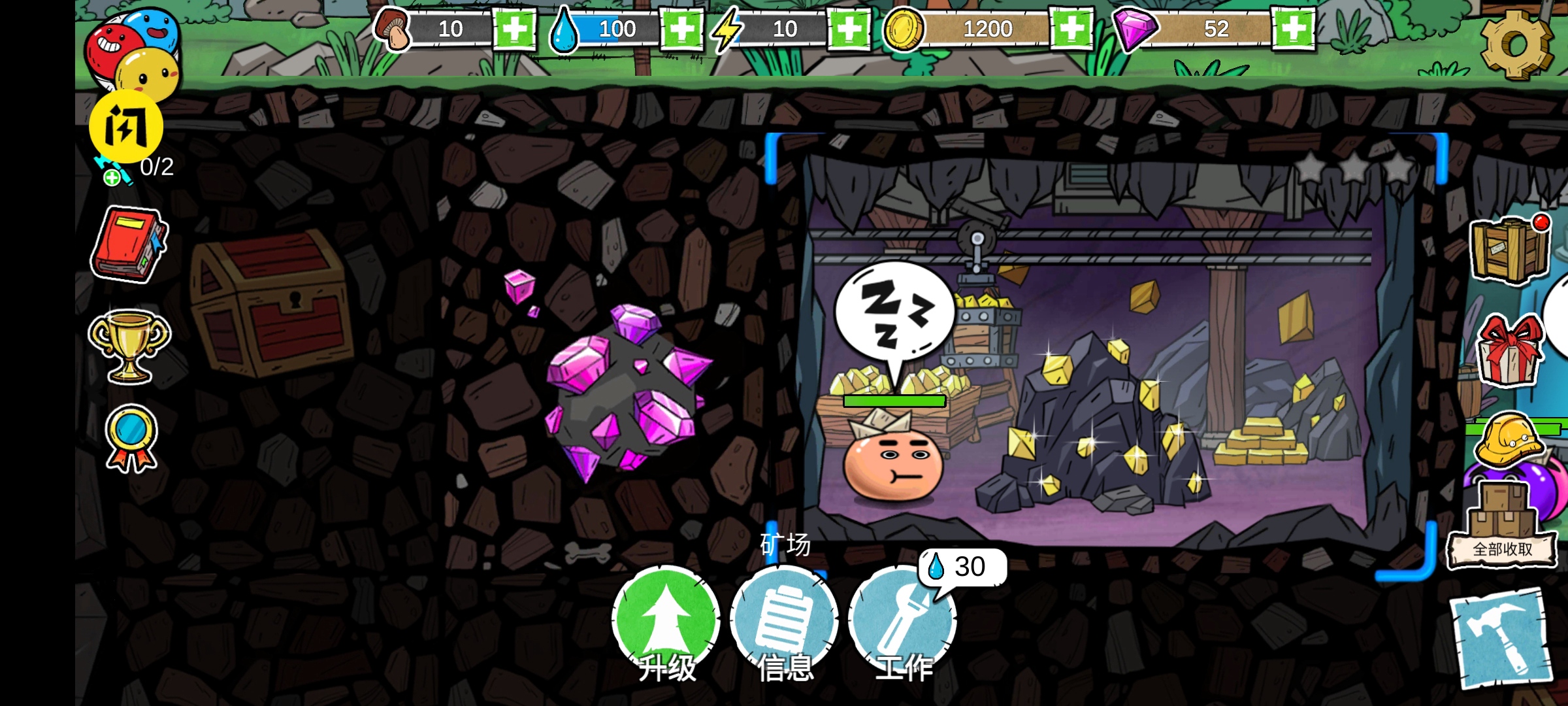Open the settings gear
The height and width of the screenshot is (706, 1568).
[1516, 44]
